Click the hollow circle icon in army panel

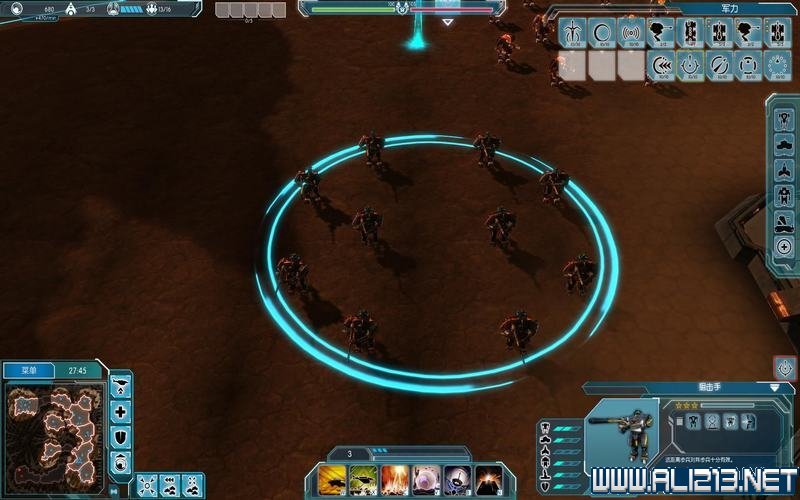(x=602, y=32)
